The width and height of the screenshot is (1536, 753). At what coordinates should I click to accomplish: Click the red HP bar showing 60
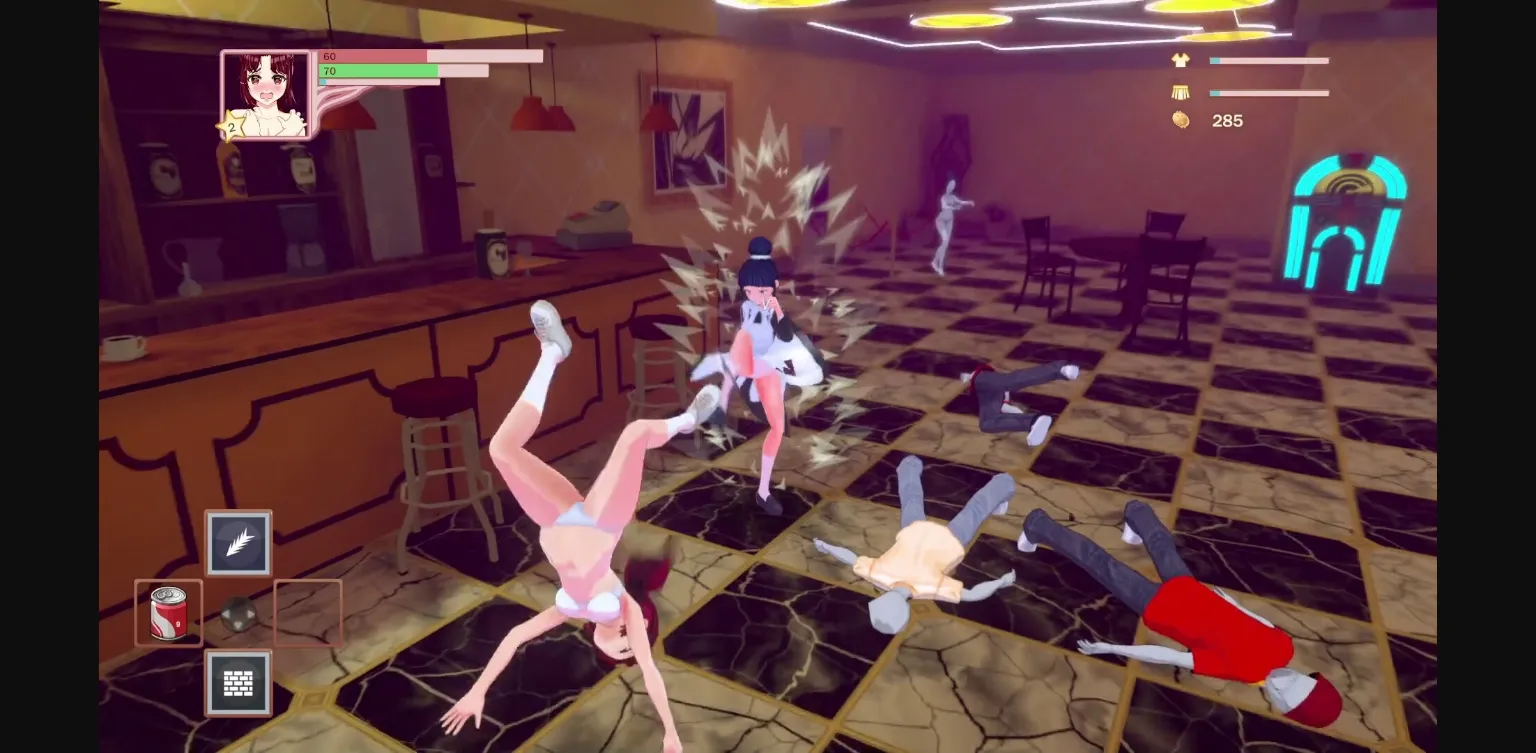tap(430, 56)
